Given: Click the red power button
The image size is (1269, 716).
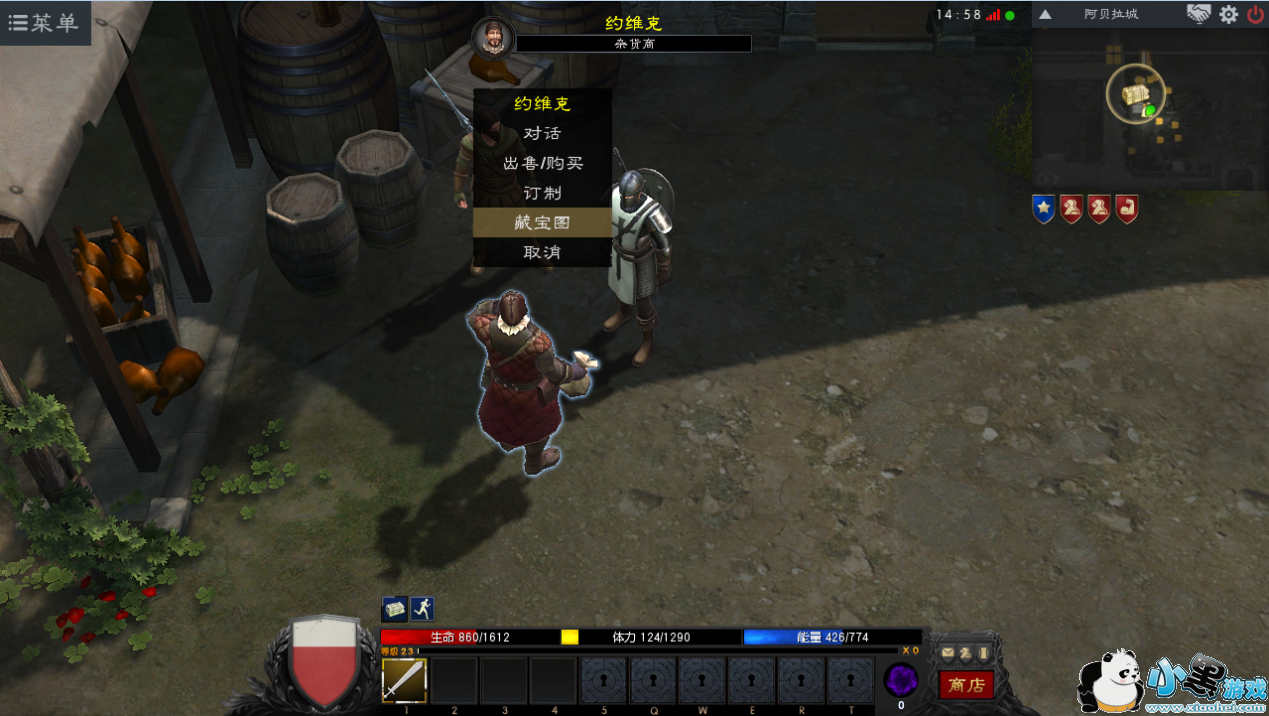Looking at the screenshot, I should [x=1255, y=15].
